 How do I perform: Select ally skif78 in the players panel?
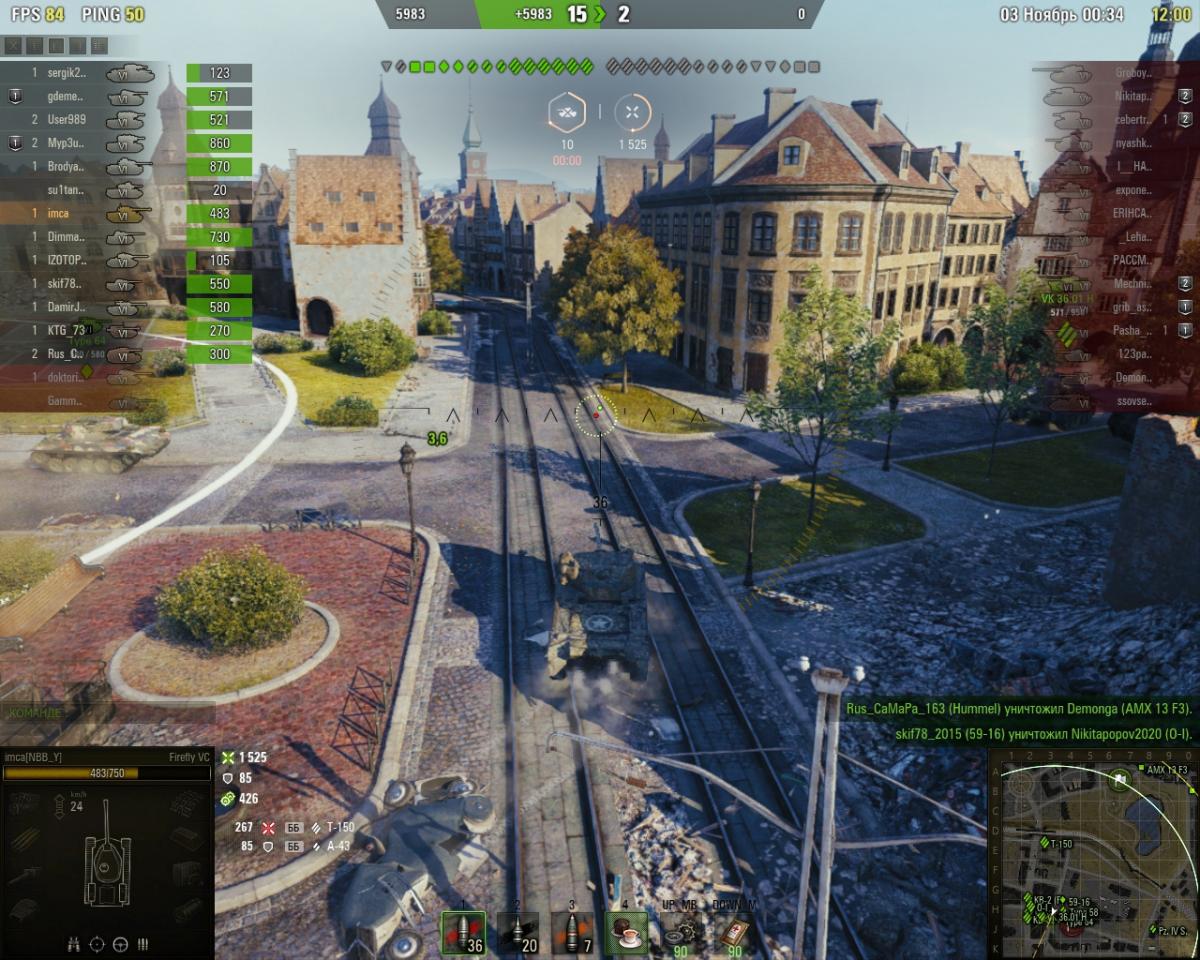pyautogui.click(x=67, y=284)
